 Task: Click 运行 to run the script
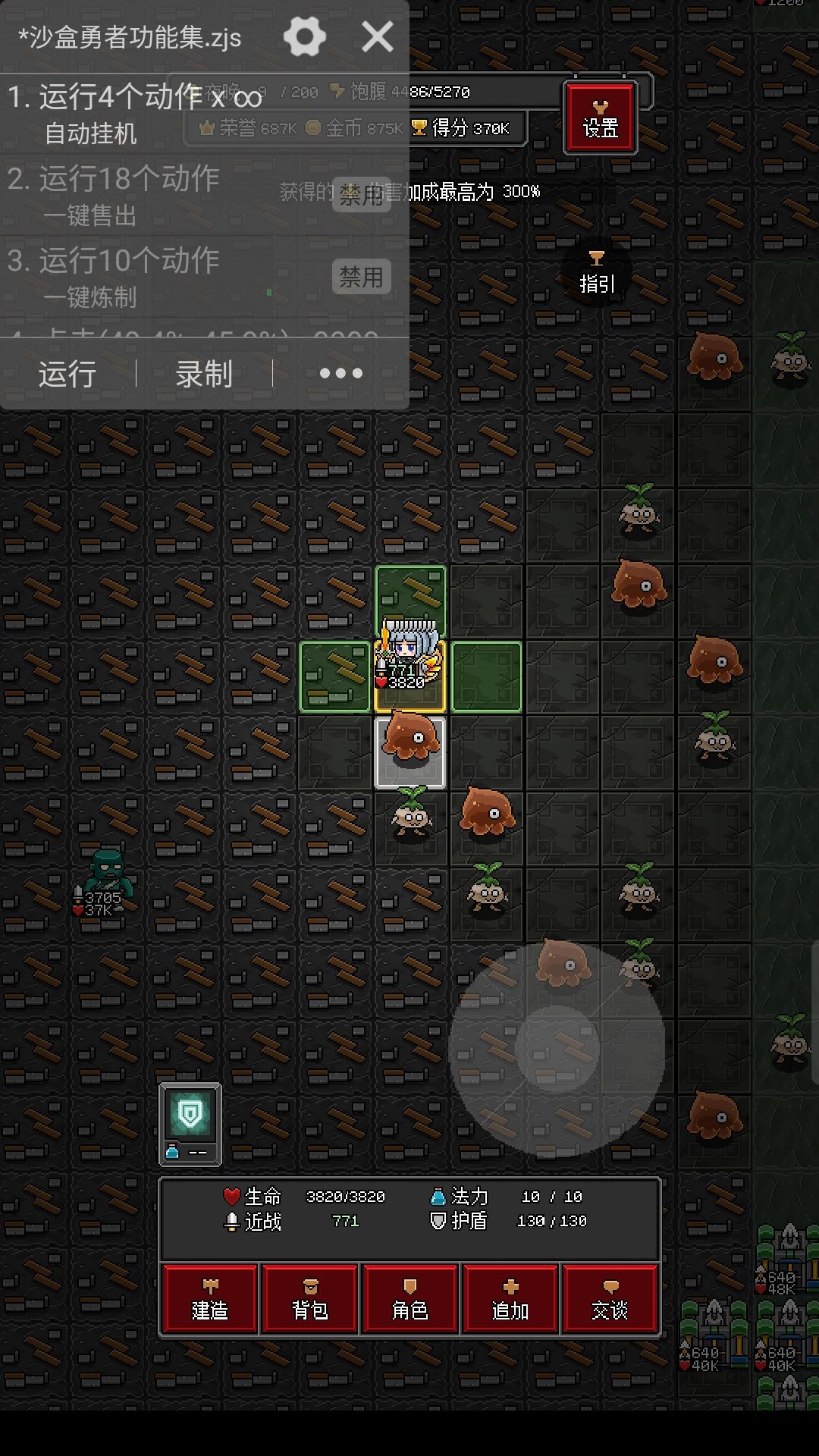pos(67,374)
